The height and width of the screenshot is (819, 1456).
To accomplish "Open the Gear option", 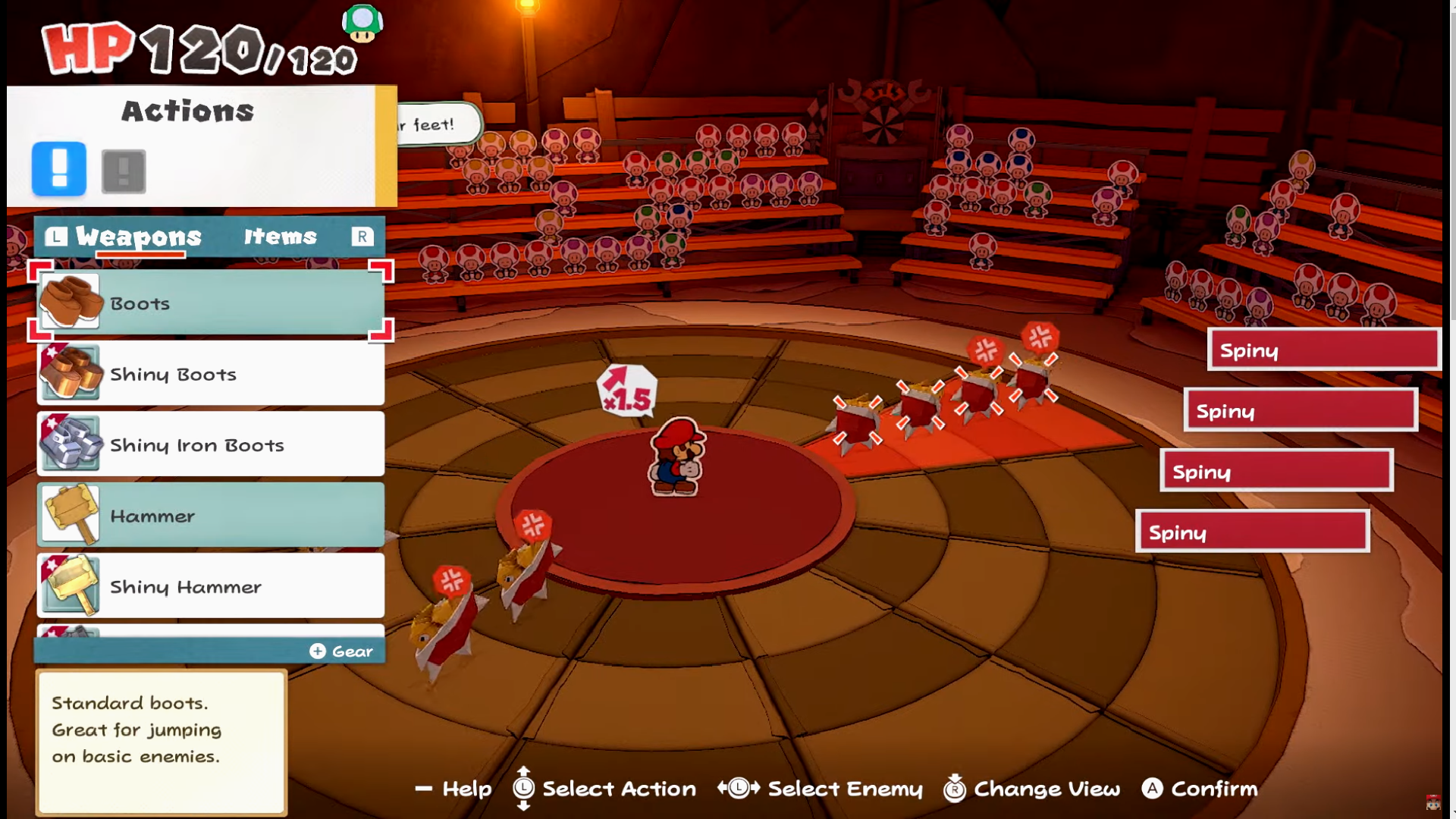I will point(341,651).
